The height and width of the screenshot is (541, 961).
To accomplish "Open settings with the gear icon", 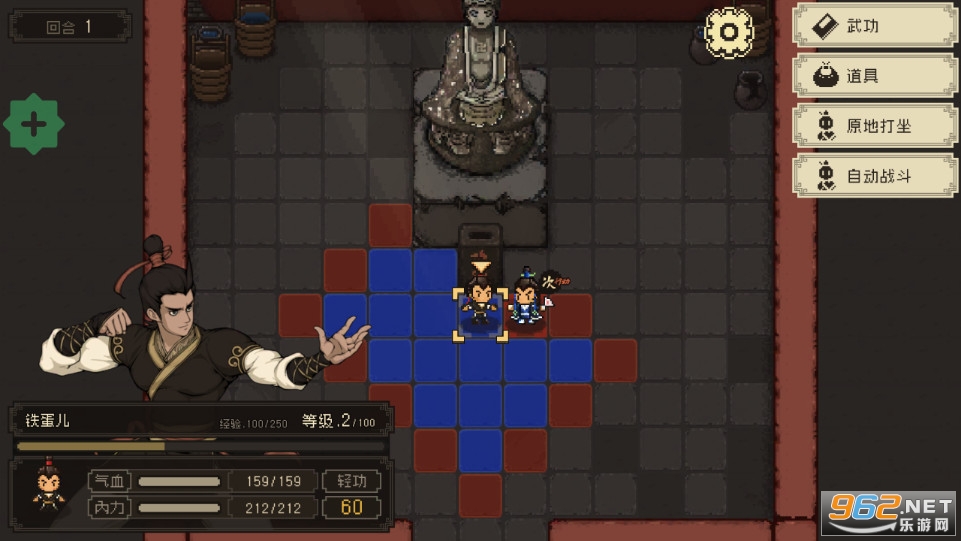I will pos(728,31).
